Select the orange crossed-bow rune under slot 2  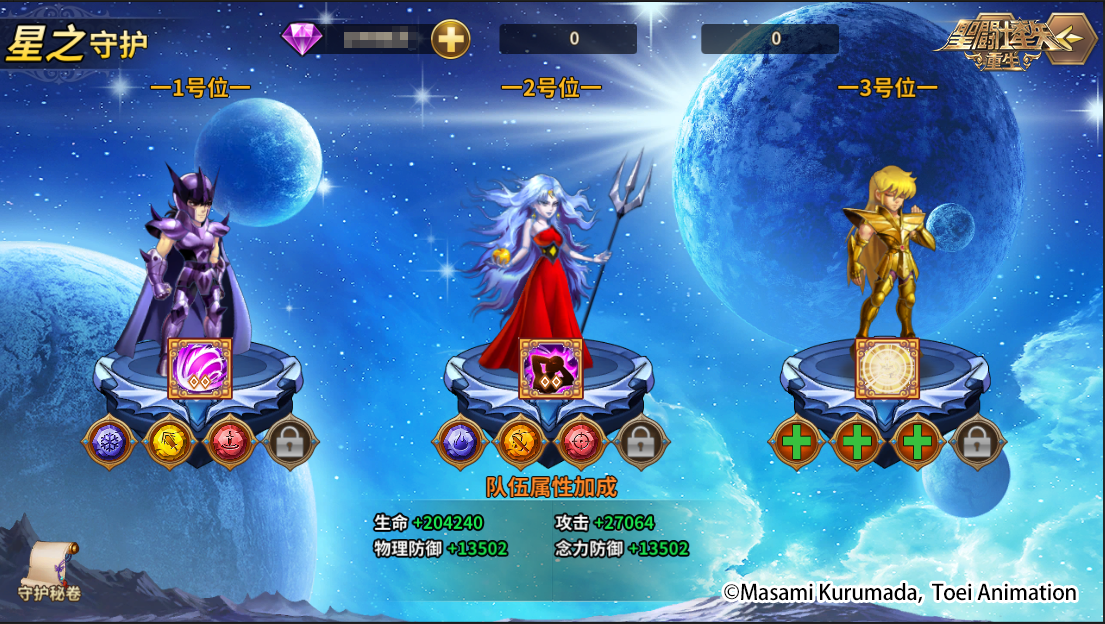pos(521,442)
